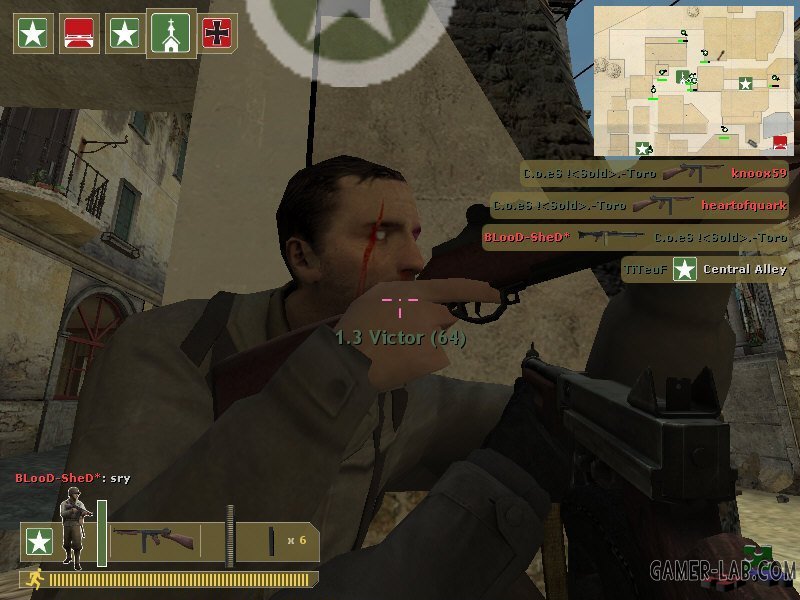This screenshot has height=600, width=800.
Task: Select the Axis cross capture point icon
Action: (216, 33)
